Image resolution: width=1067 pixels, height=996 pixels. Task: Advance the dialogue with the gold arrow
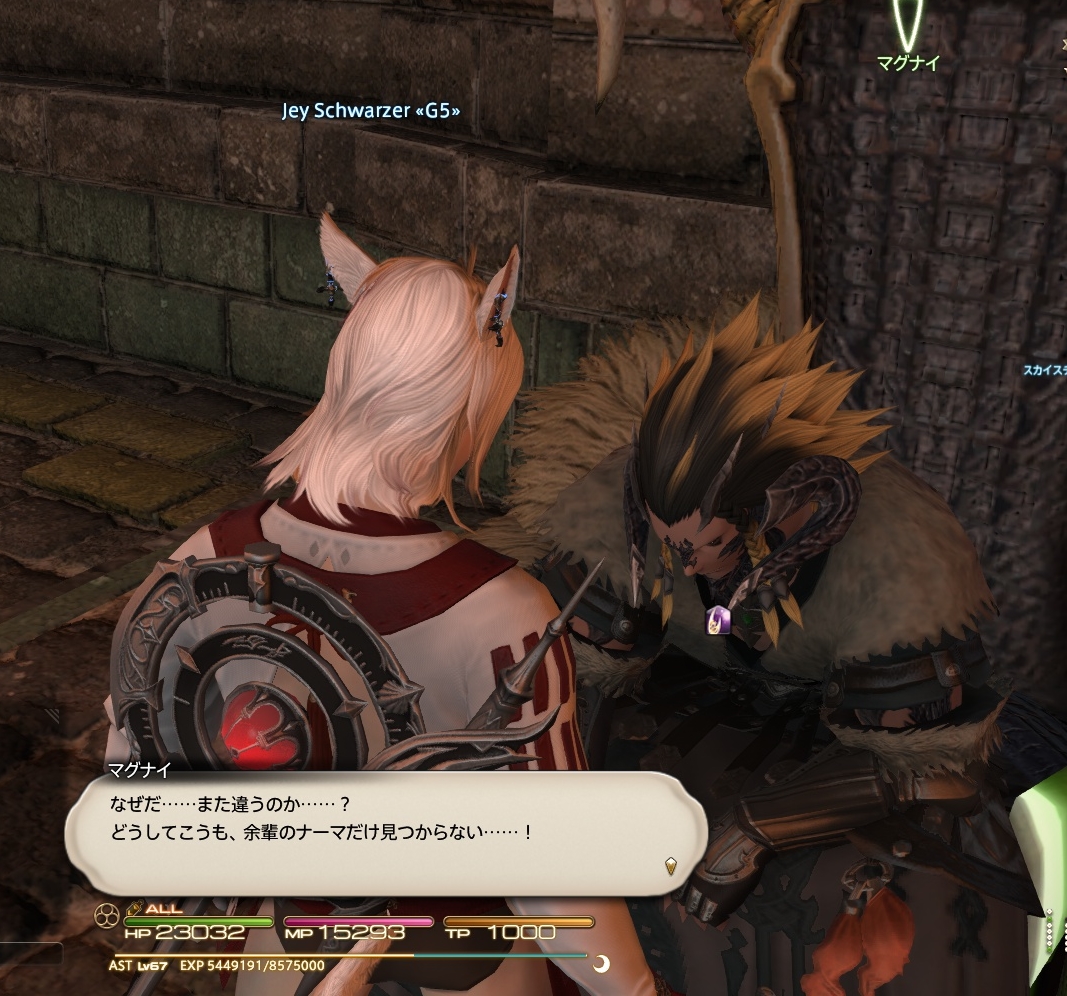tap(670, 866)
